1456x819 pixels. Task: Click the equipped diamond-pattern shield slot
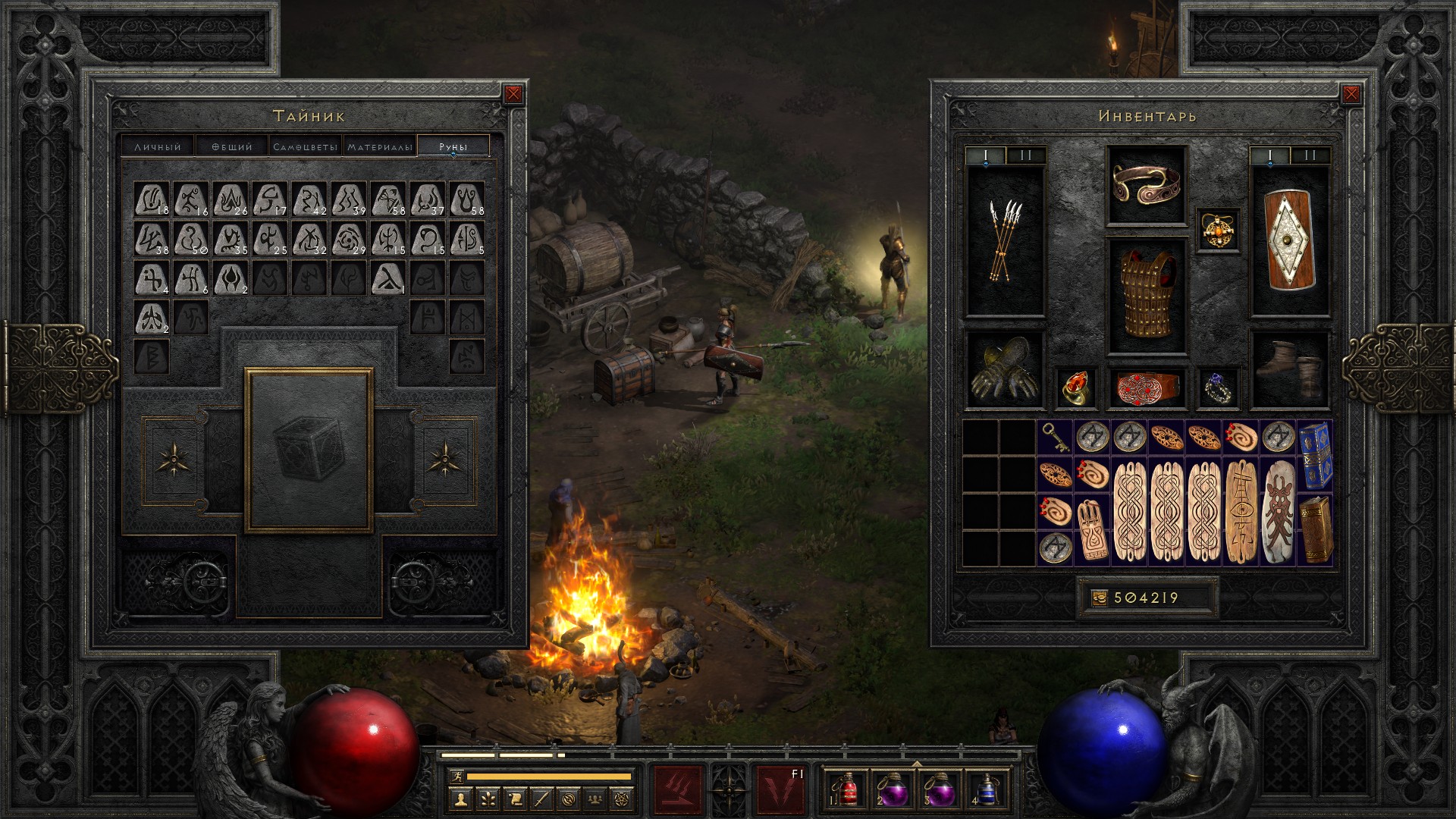tap(1289, 241)
